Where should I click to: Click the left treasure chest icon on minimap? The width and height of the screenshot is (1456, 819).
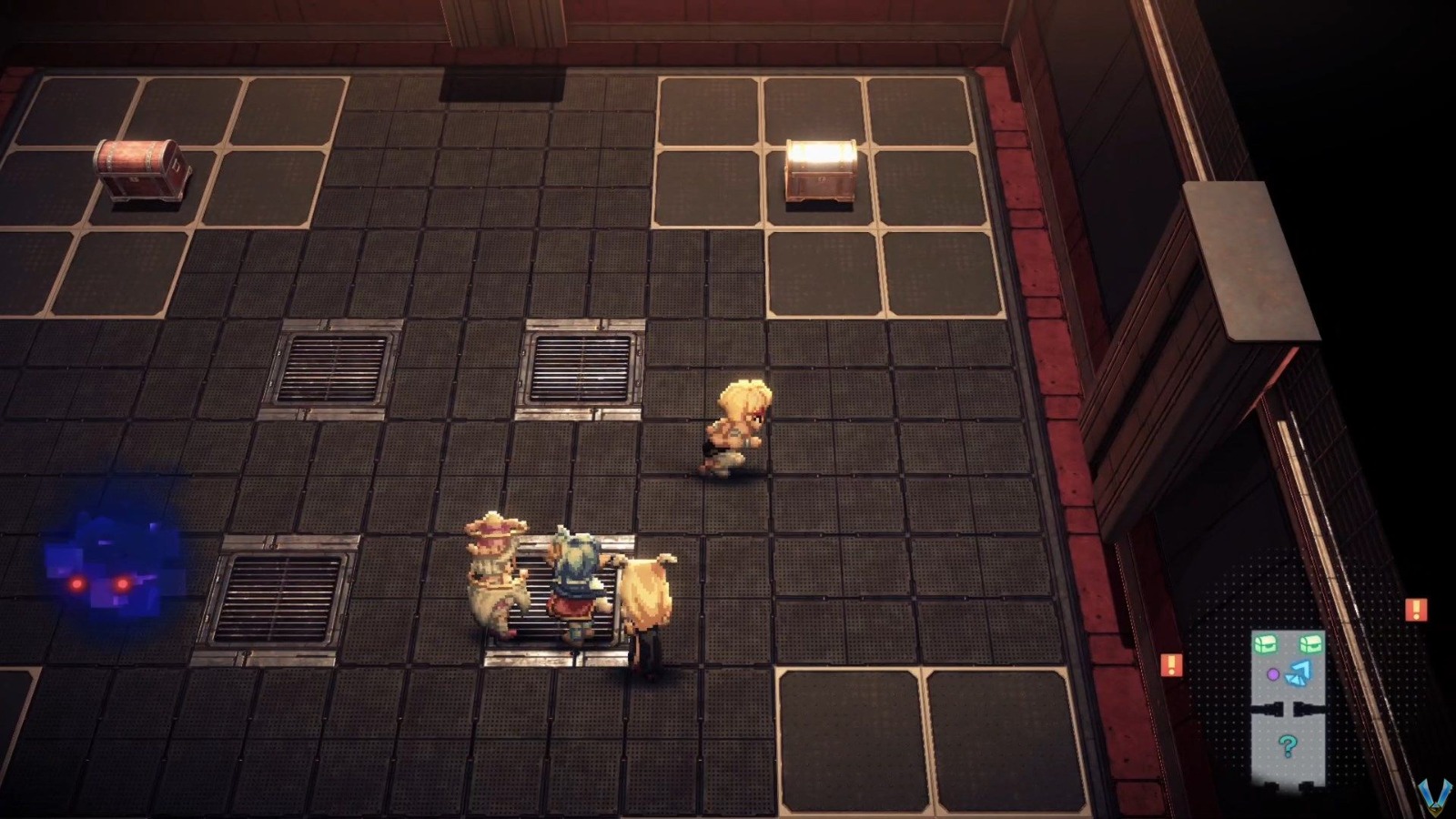[1266, 643]
